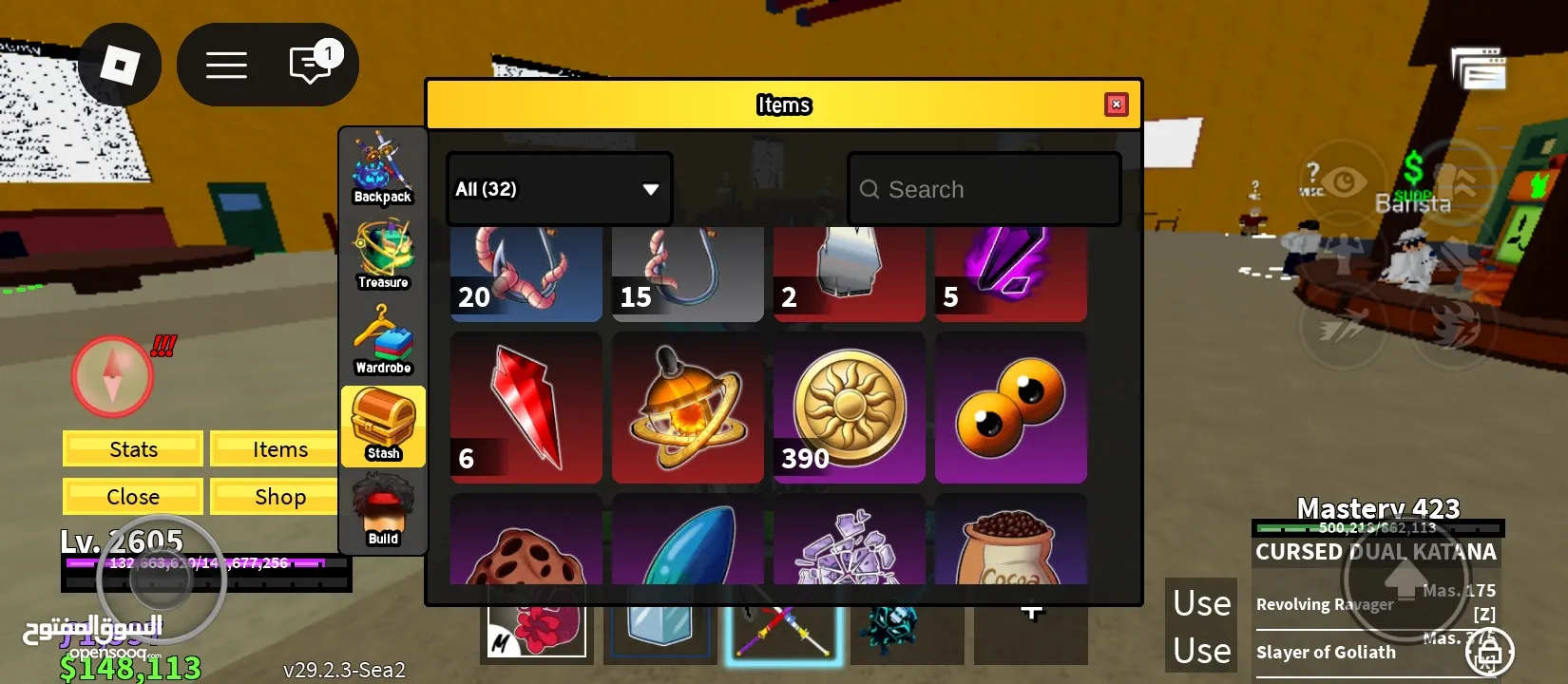Open the Roblox logo menu
This screenshot has width=1568, height=684.
120,66
